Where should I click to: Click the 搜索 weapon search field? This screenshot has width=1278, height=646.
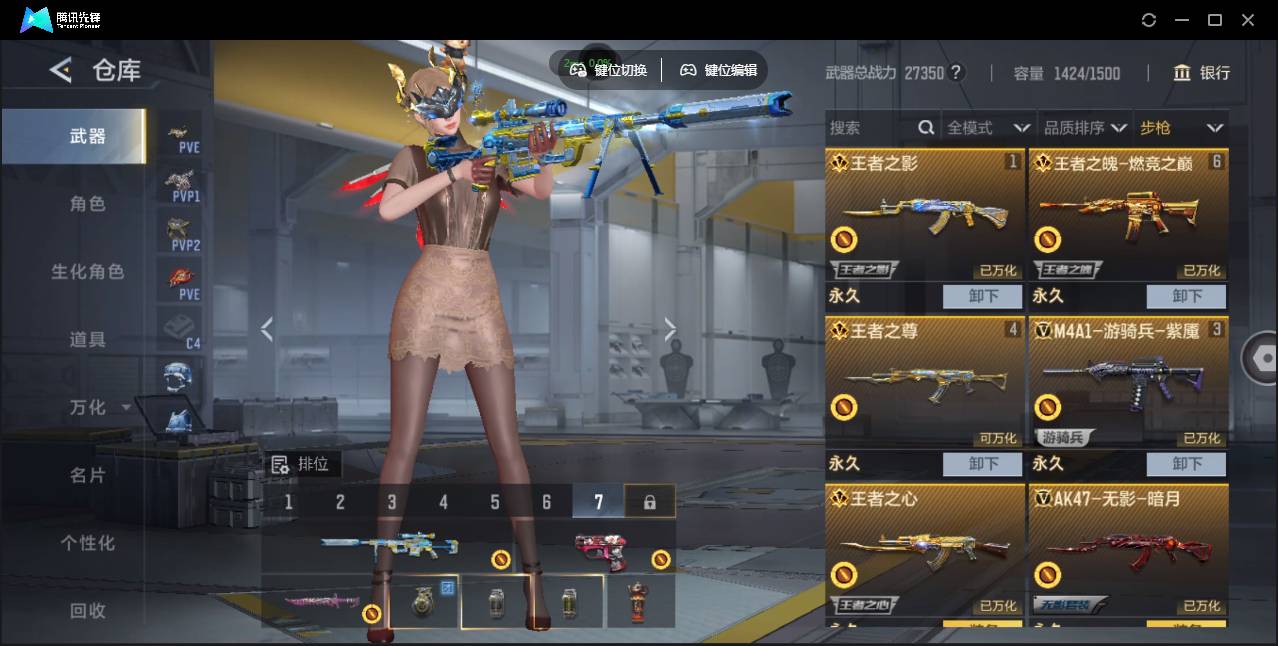point(870,128)
